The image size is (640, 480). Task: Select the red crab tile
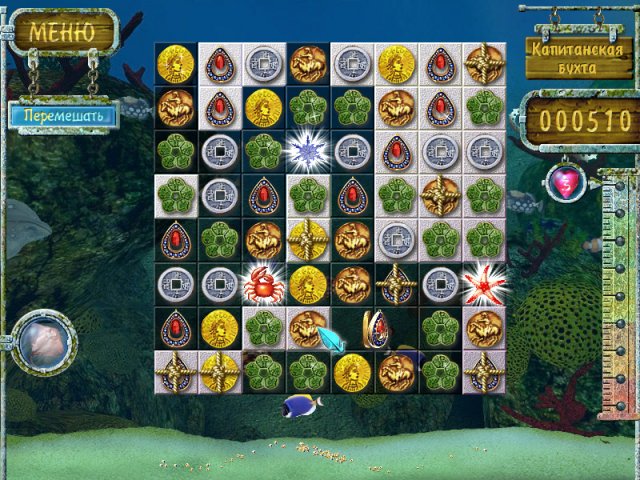coord(264,285)
